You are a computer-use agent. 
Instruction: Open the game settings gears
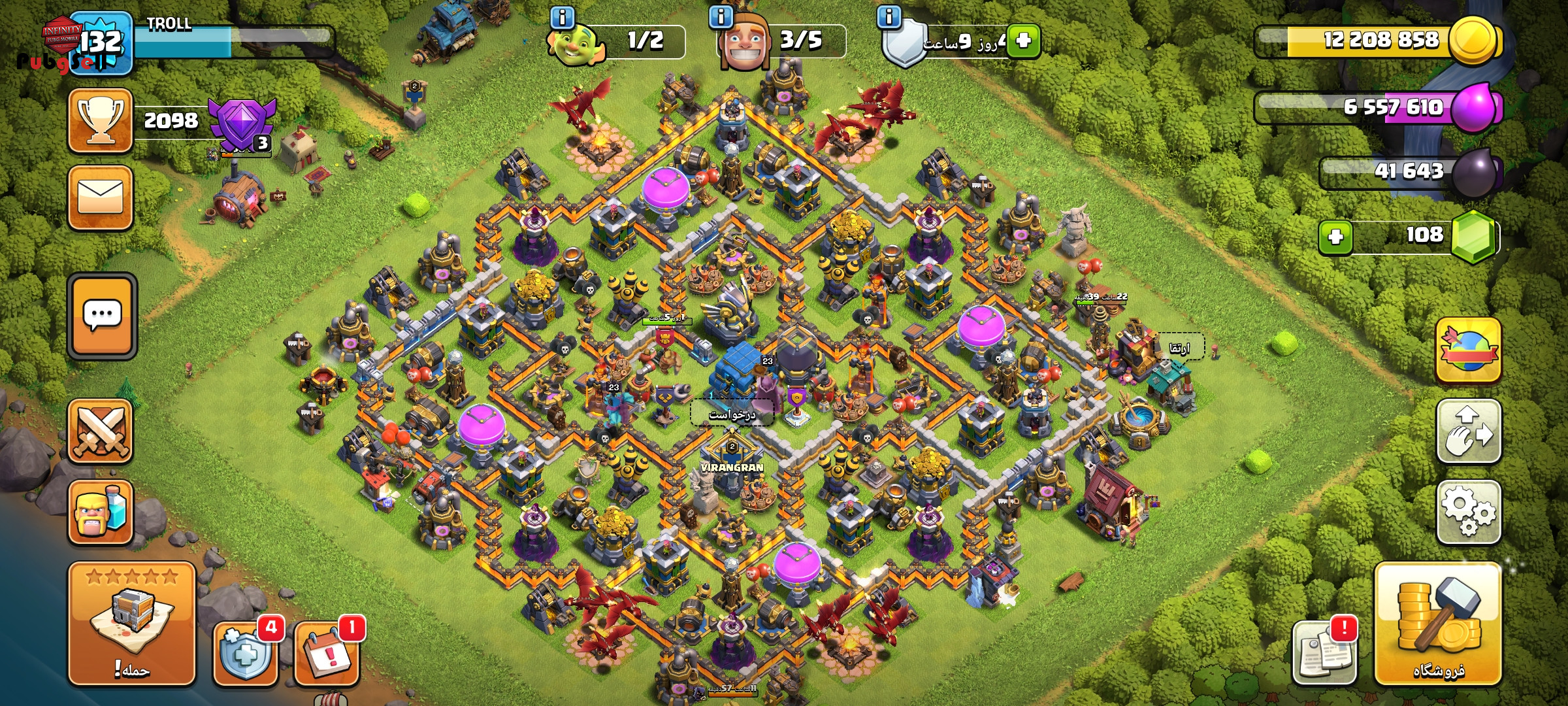click(1468, 512)
